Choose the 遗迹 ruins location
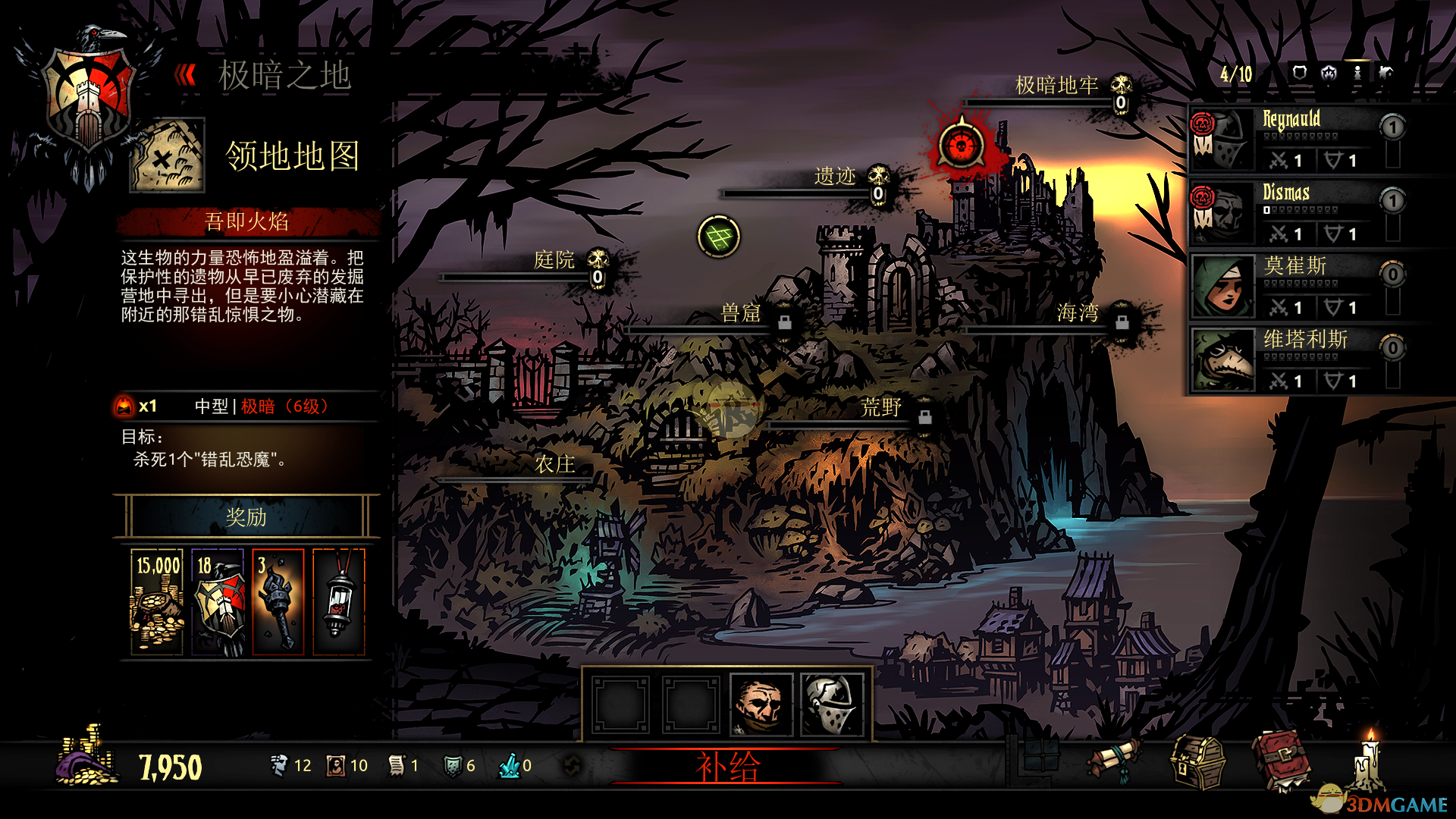 [x=834, y=177]
